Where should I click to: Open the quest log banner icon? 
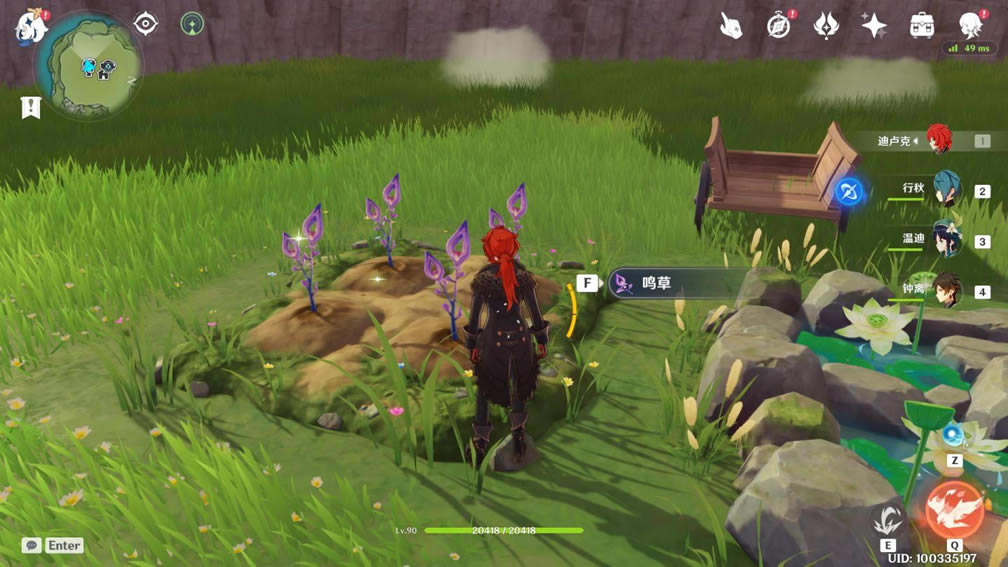coord(31,107)
